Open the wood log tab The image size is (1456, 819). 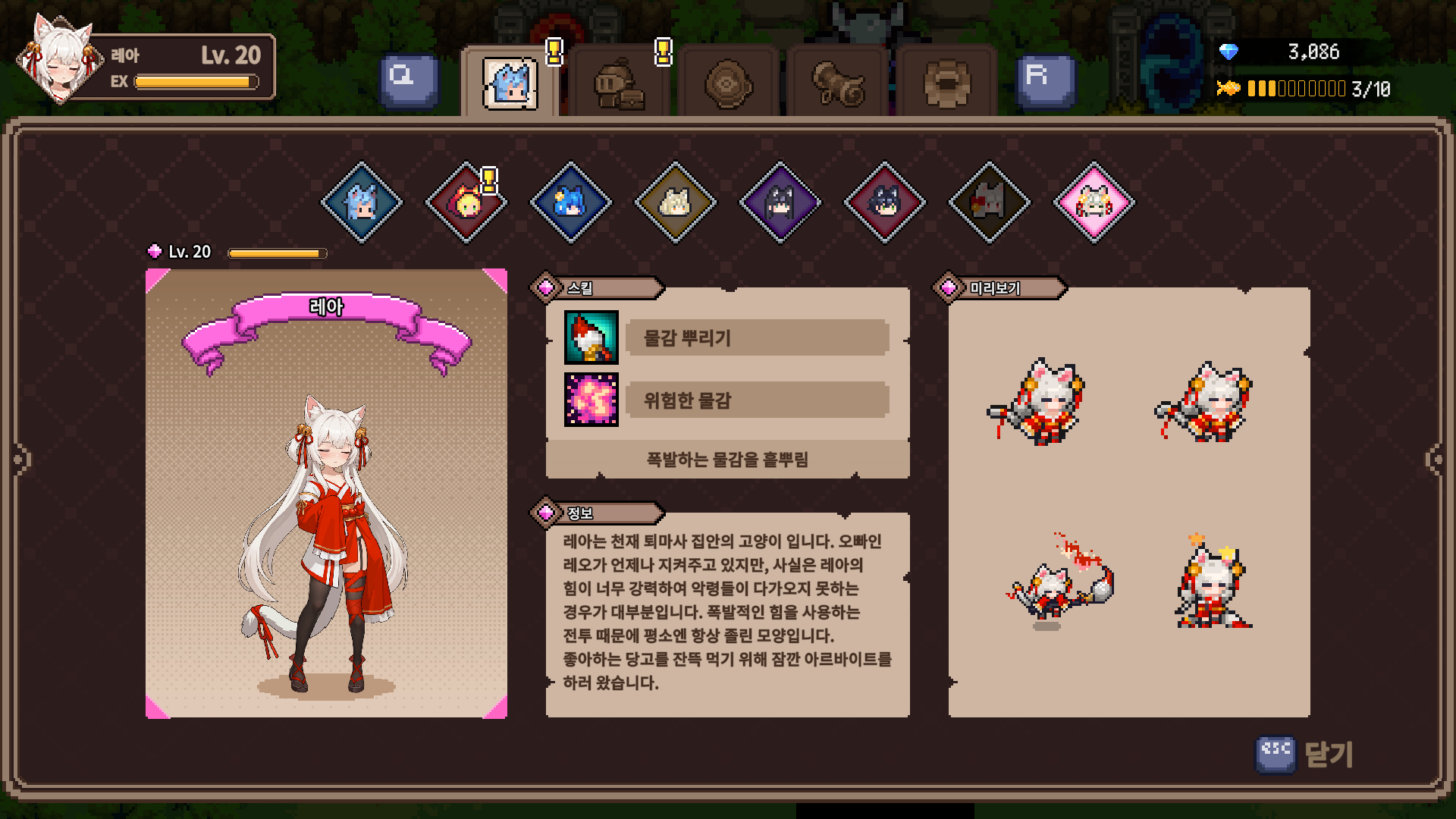click(728, 83)
